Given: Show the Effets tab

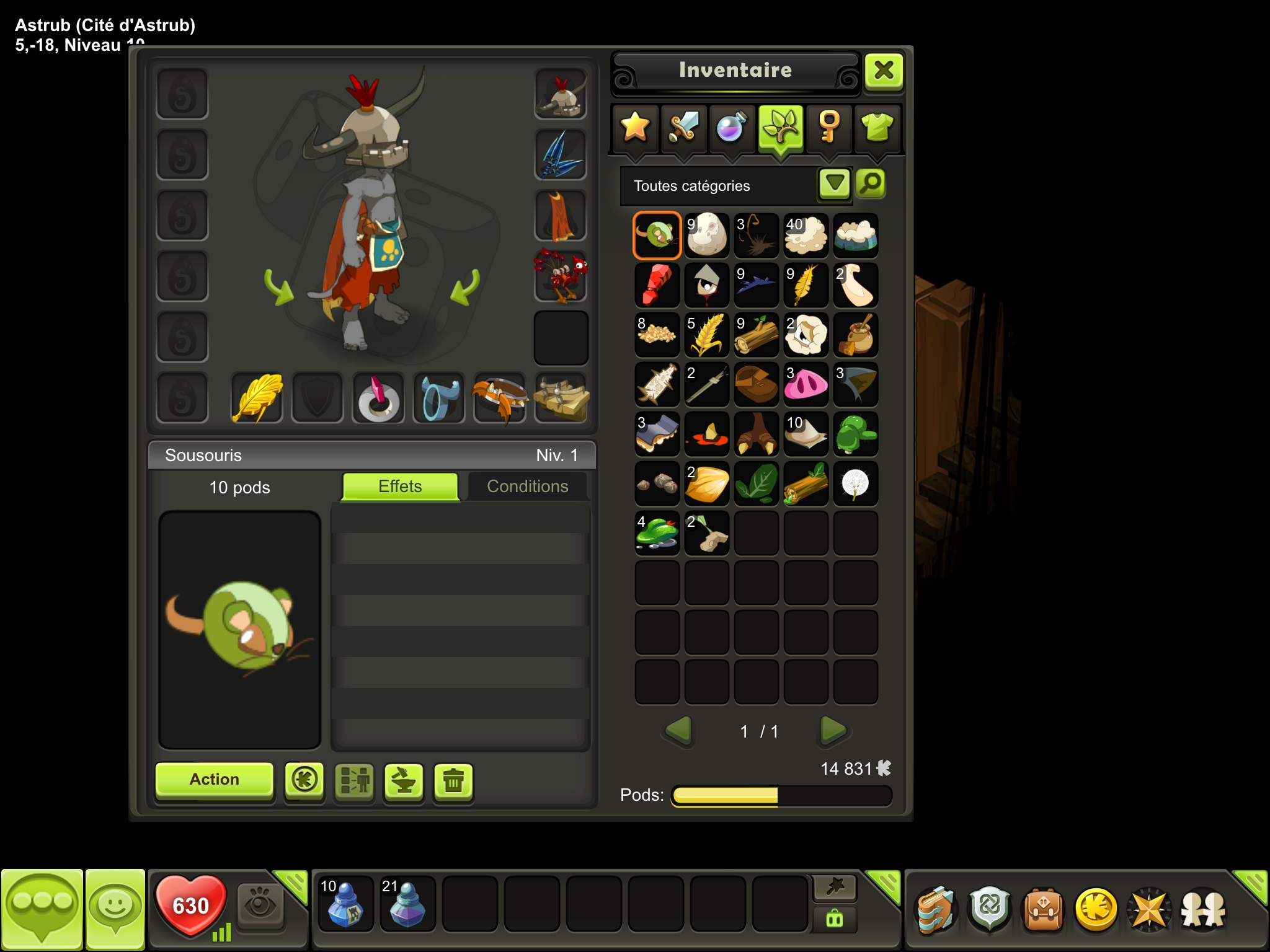Looking at the screenshot, I should click(400, 487).
